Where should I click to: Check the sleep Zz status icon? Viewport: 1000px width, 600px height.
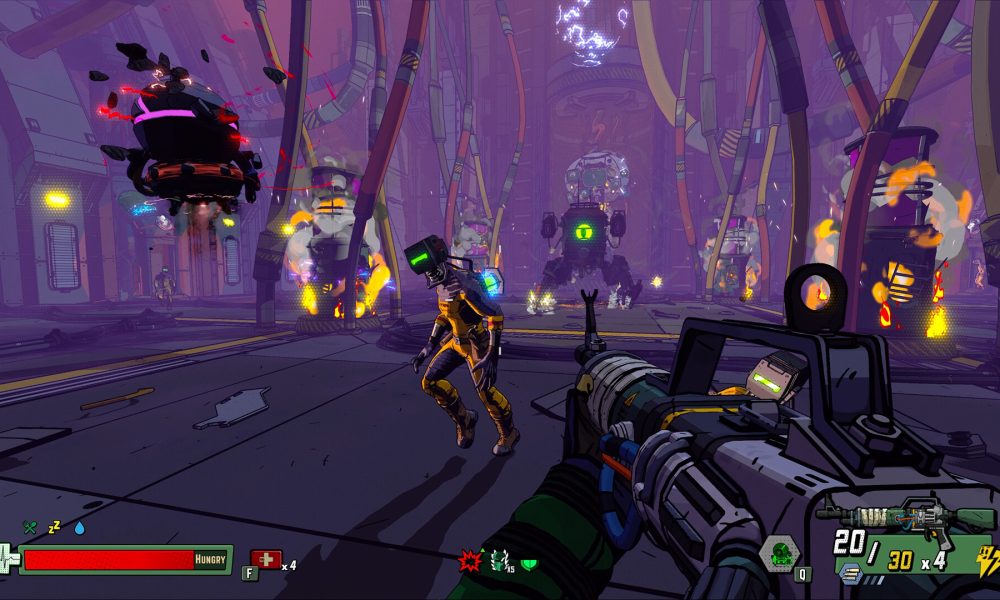point(55,527)
